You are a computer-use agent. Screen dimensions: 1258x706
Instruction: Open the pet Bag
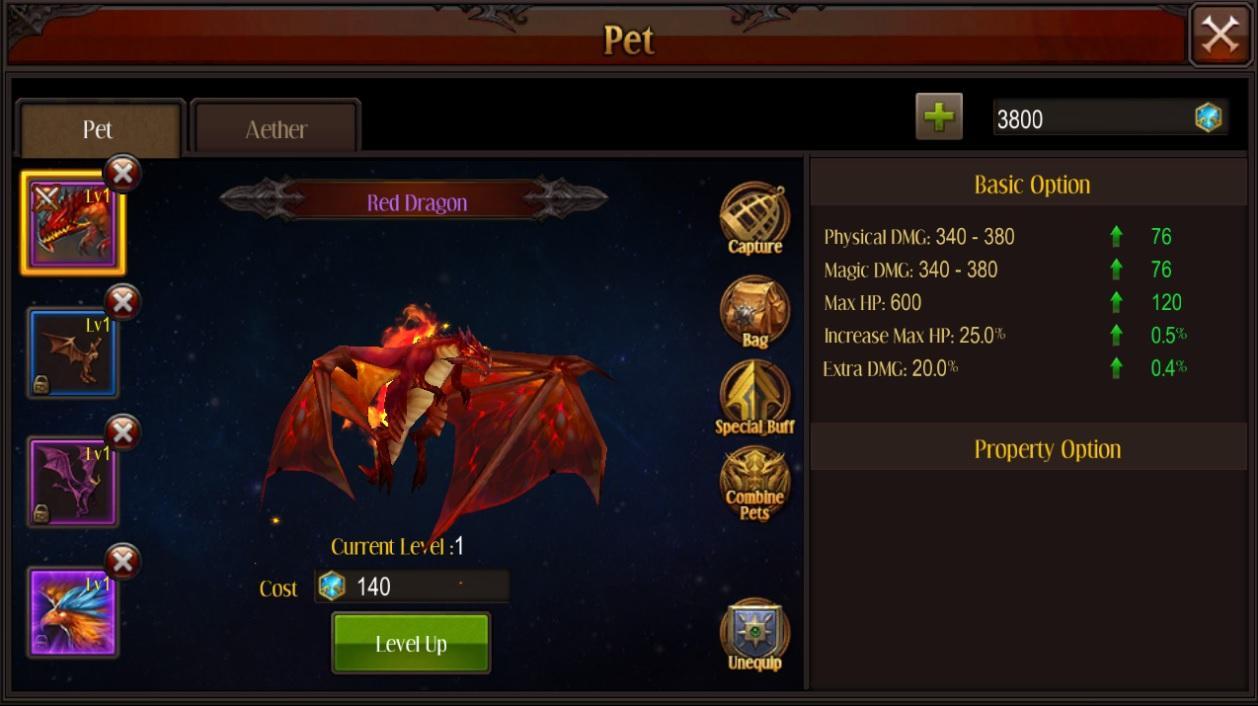click(x=755, y=311)
